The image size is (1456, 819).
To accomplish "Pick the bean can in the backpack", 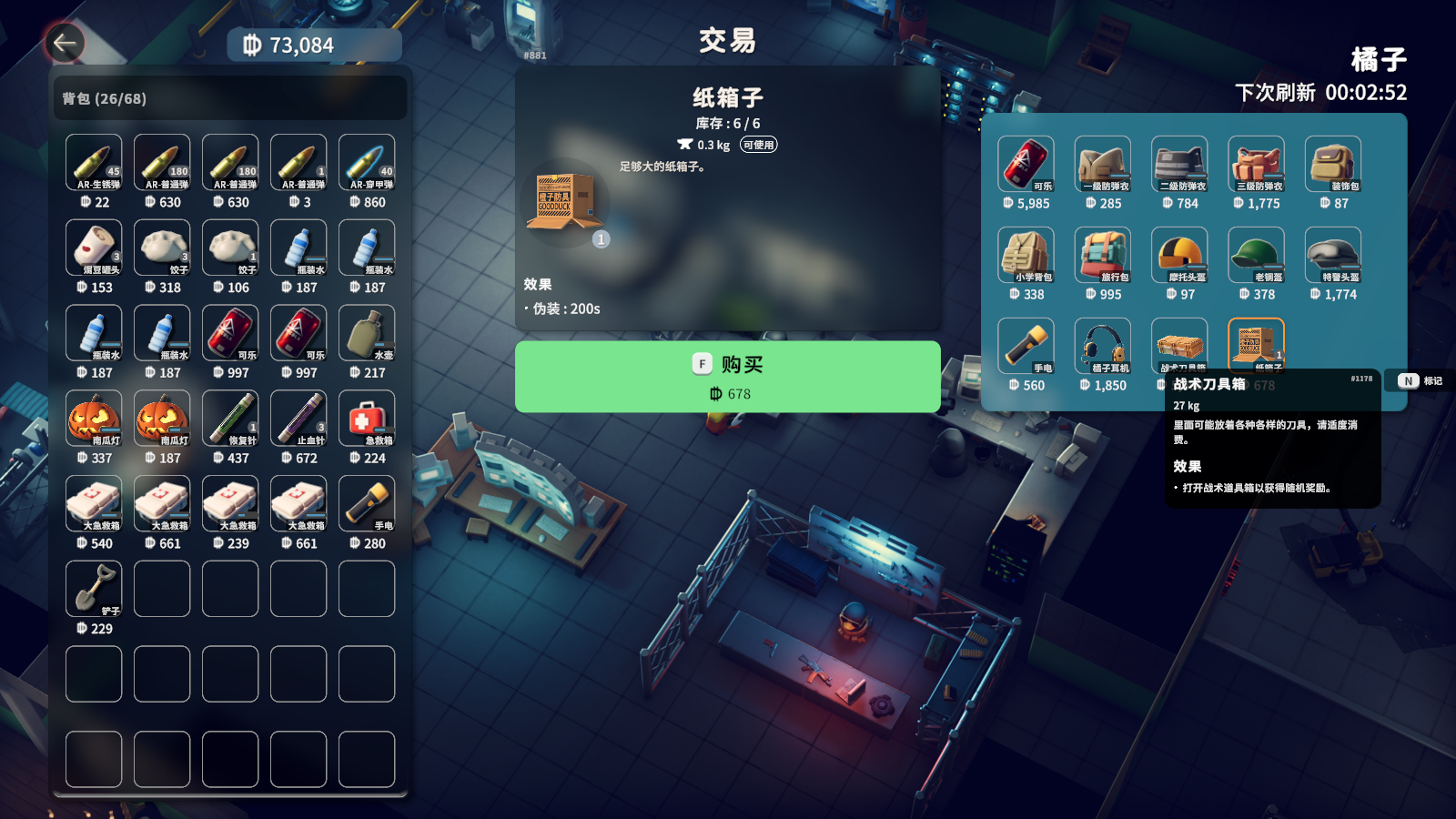I will [94, 248].
